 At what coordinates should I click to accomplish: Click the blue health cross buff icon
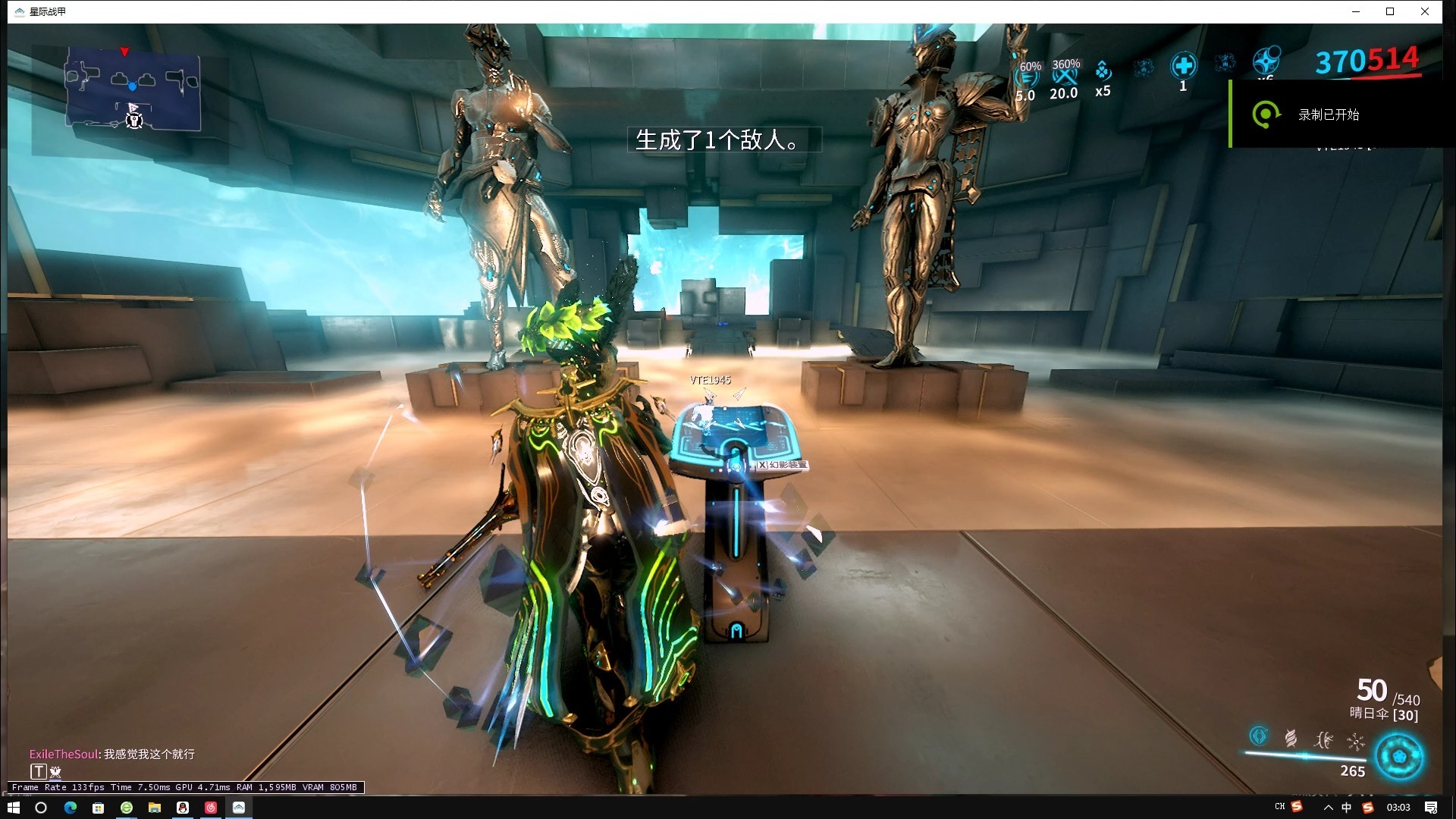click(x=1183, y=67)
